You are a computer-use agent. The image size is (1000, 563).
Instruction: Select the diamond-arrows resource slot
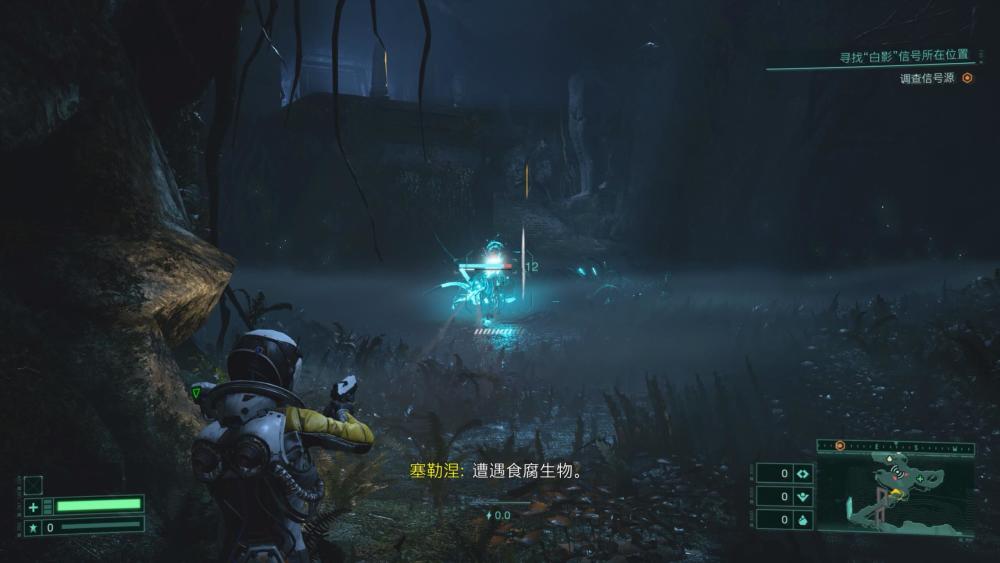803,473
